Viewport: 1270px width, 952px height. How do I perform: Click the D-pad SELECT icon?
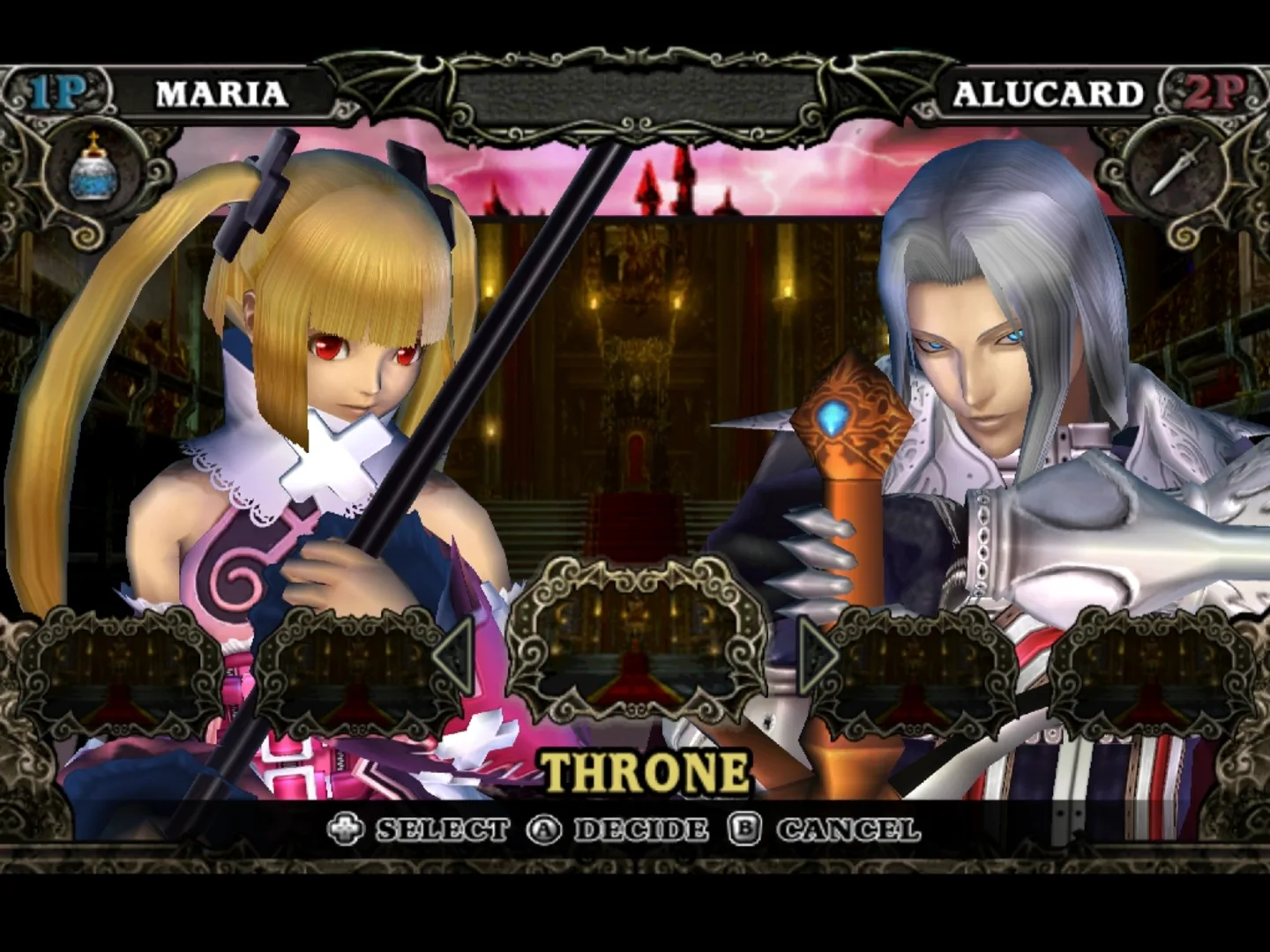click(x=348, y=829)
